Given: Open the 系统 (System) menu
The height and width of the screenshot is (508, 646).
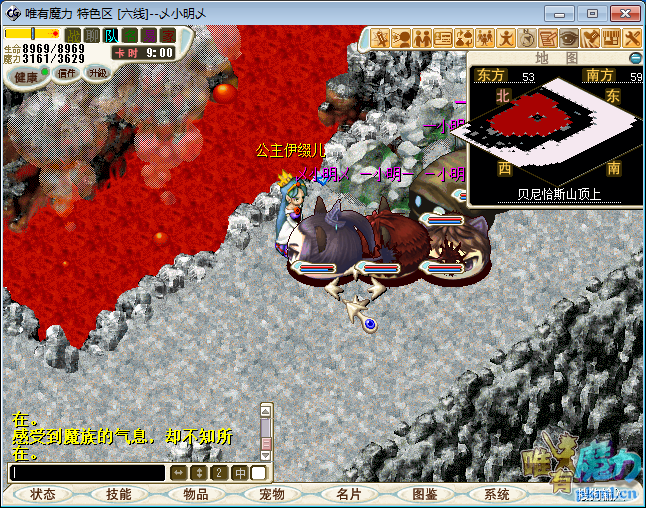Looking at the screenshot, I should click(x=497, y=494).
